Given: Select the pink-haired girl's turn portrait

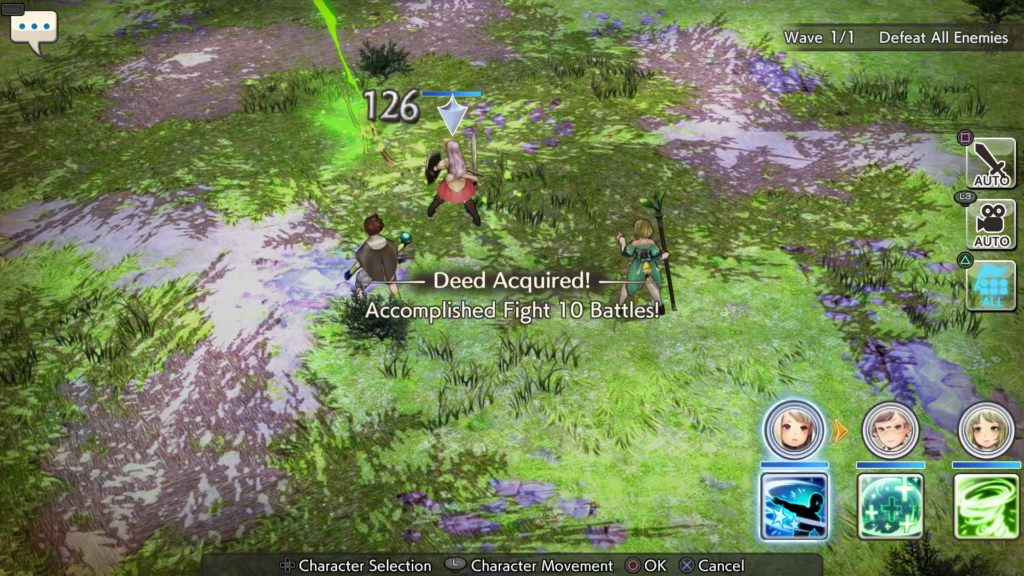Looking at the screenshot, I should coord(794,430).
